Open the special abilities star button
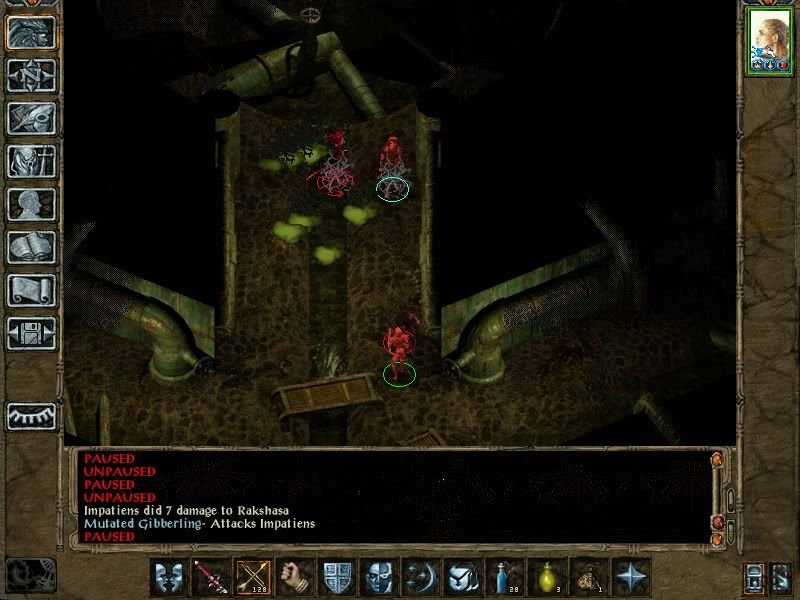800x600 pixels. [631, 578]
